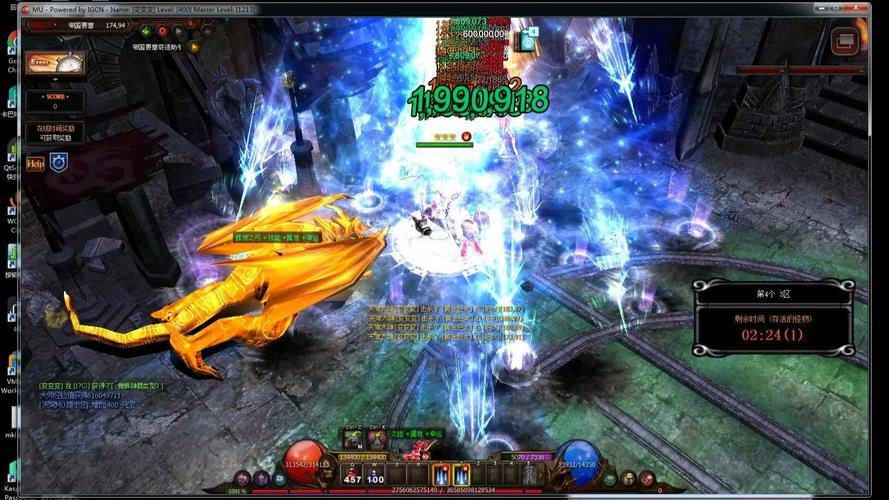The height and width of the screenshot is (500, 889).
Task: Click the MU window title bar
Action: coord(400,8)
